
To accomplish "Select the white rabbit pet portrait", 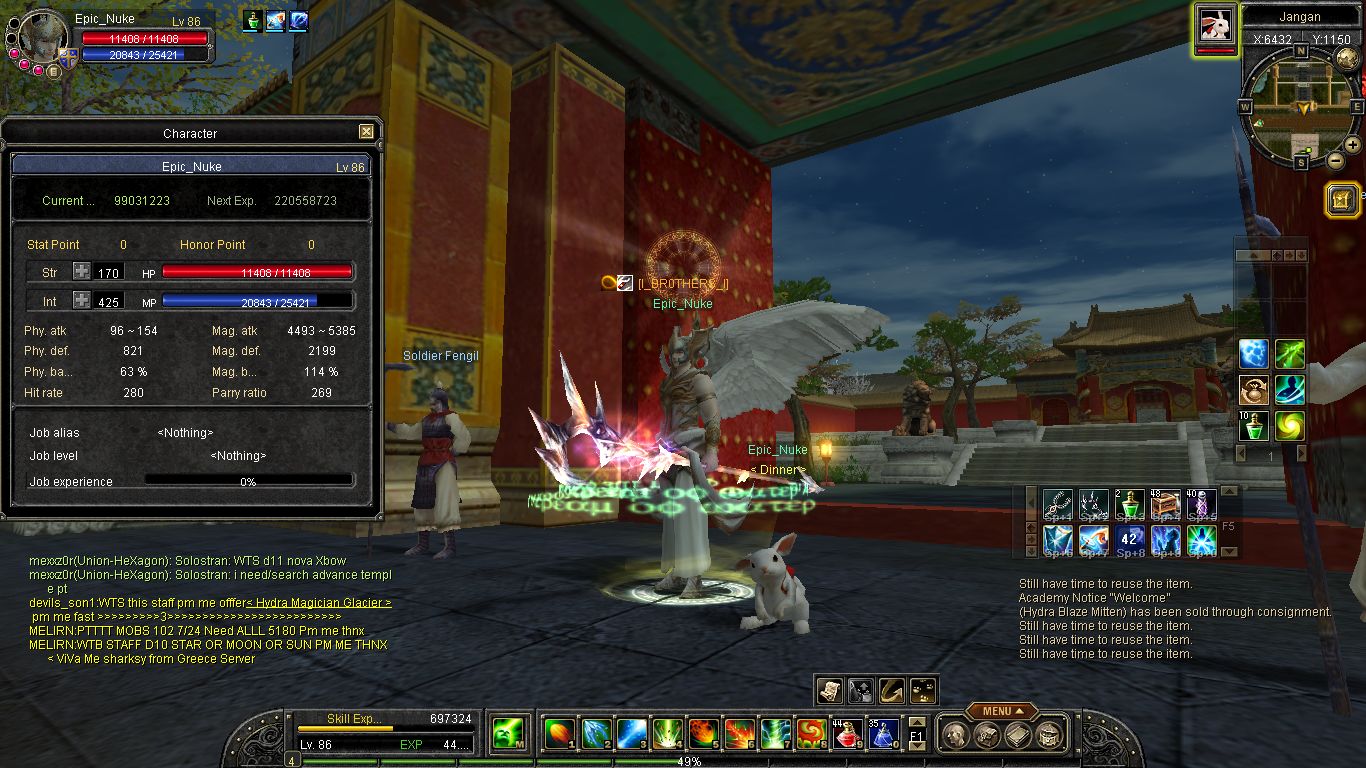I will click(1215, 25).
